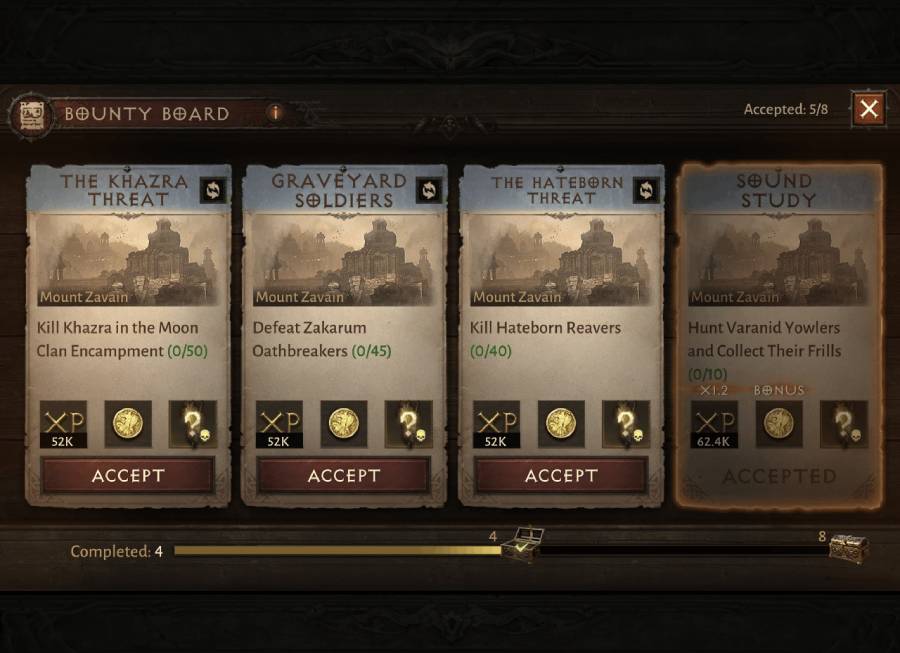Check gold reward on Graveyard Soldiers card
This screenshot has height=653, width=900.
click(x=344, y=424)
